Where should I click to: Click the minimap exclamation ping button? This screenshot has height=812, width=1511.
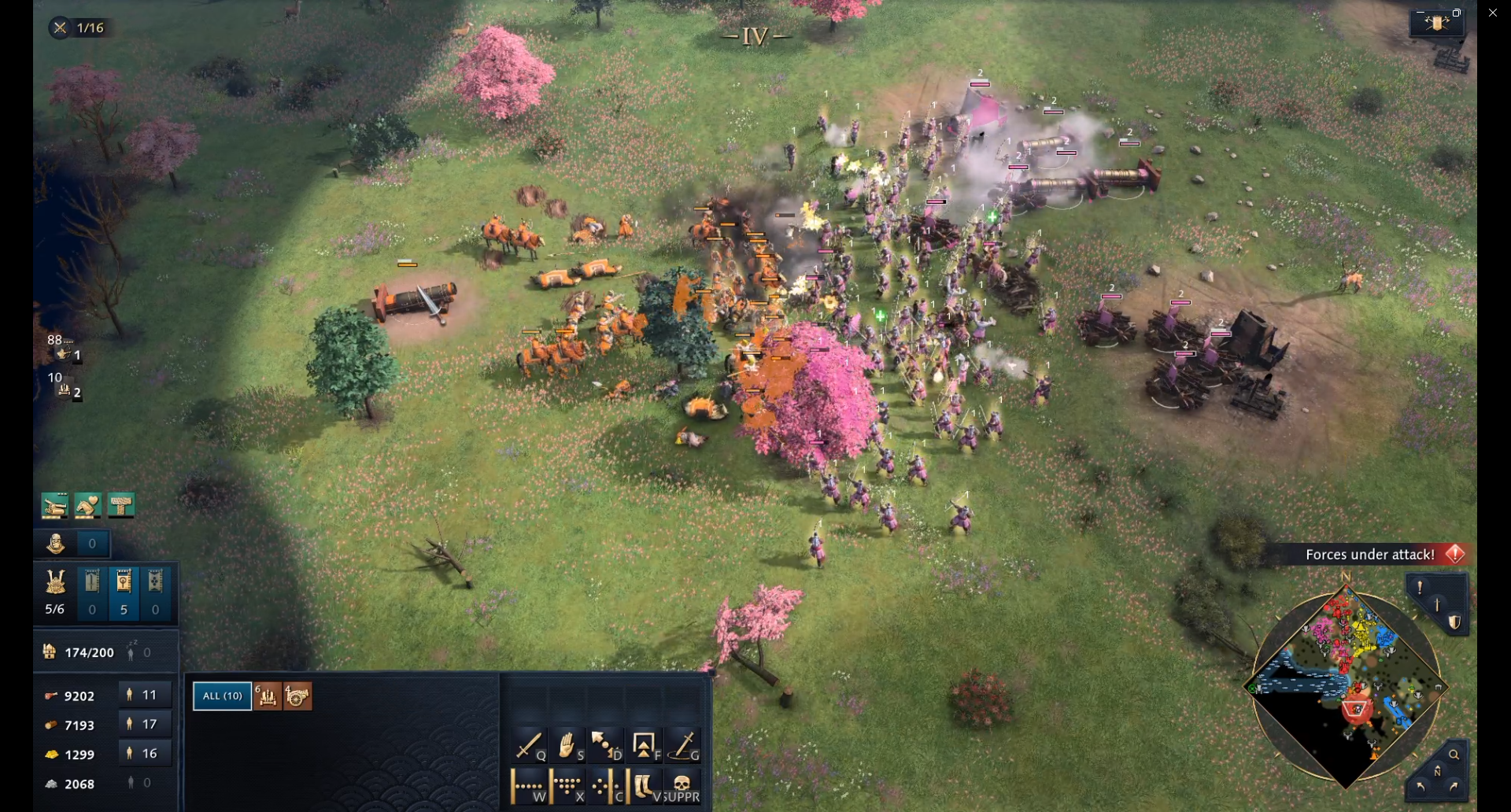tap(1420, 587)
